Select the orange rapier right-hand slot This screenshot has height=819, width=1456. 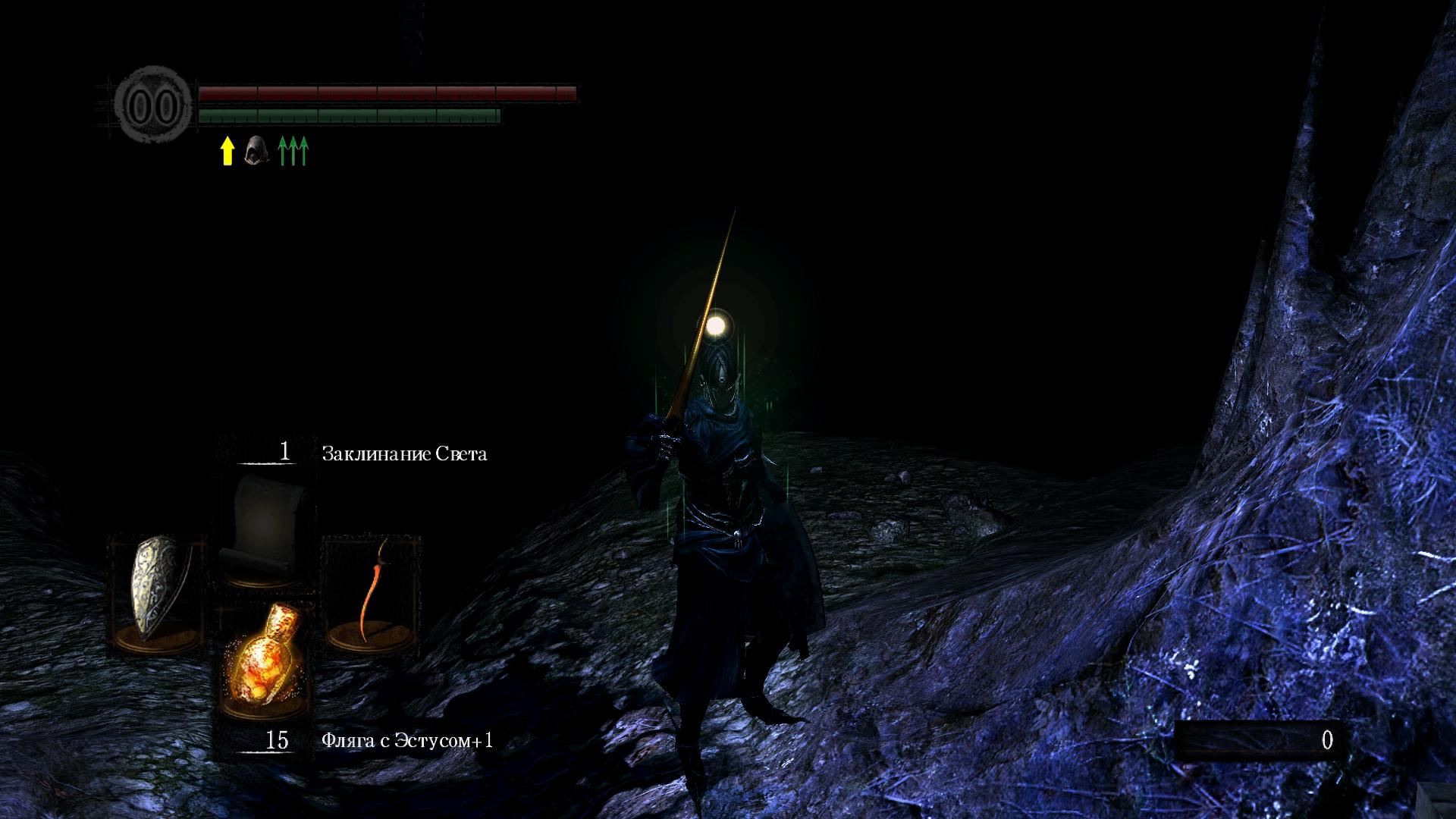tap(372, 594)
